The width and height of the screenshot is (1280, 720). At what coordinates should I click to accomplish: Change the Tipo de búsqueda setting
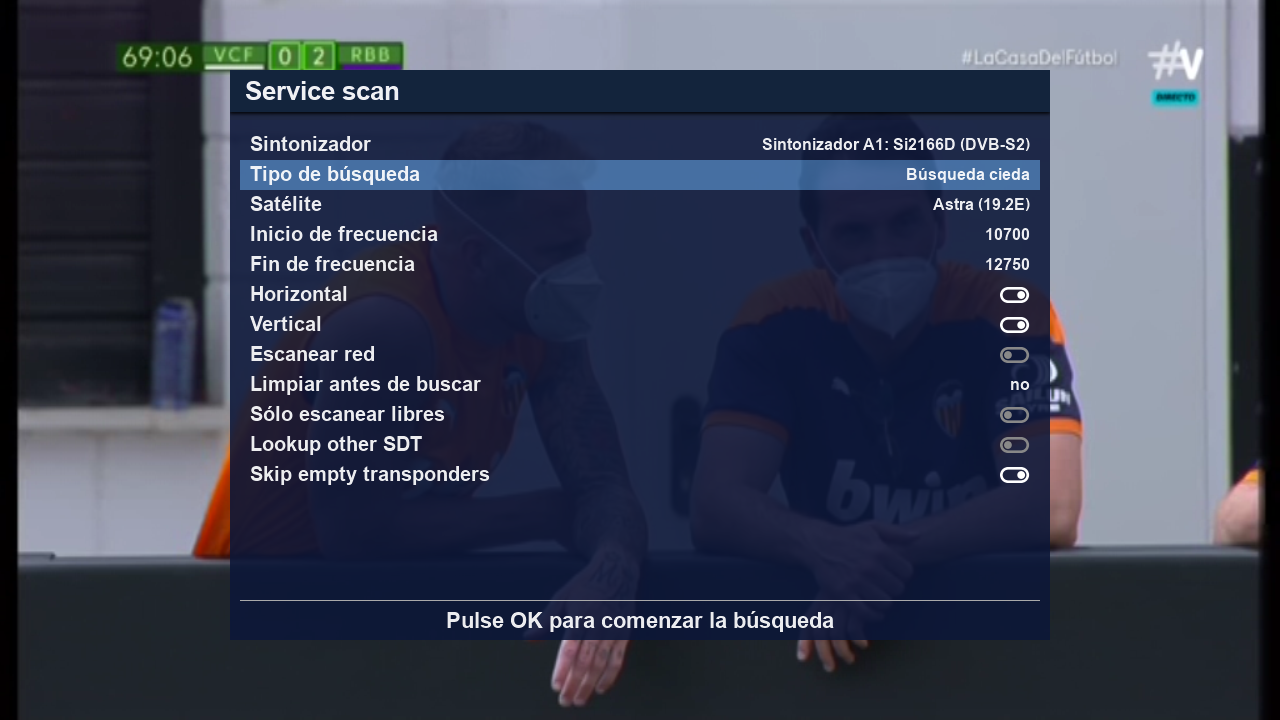(x=640, y=175)
